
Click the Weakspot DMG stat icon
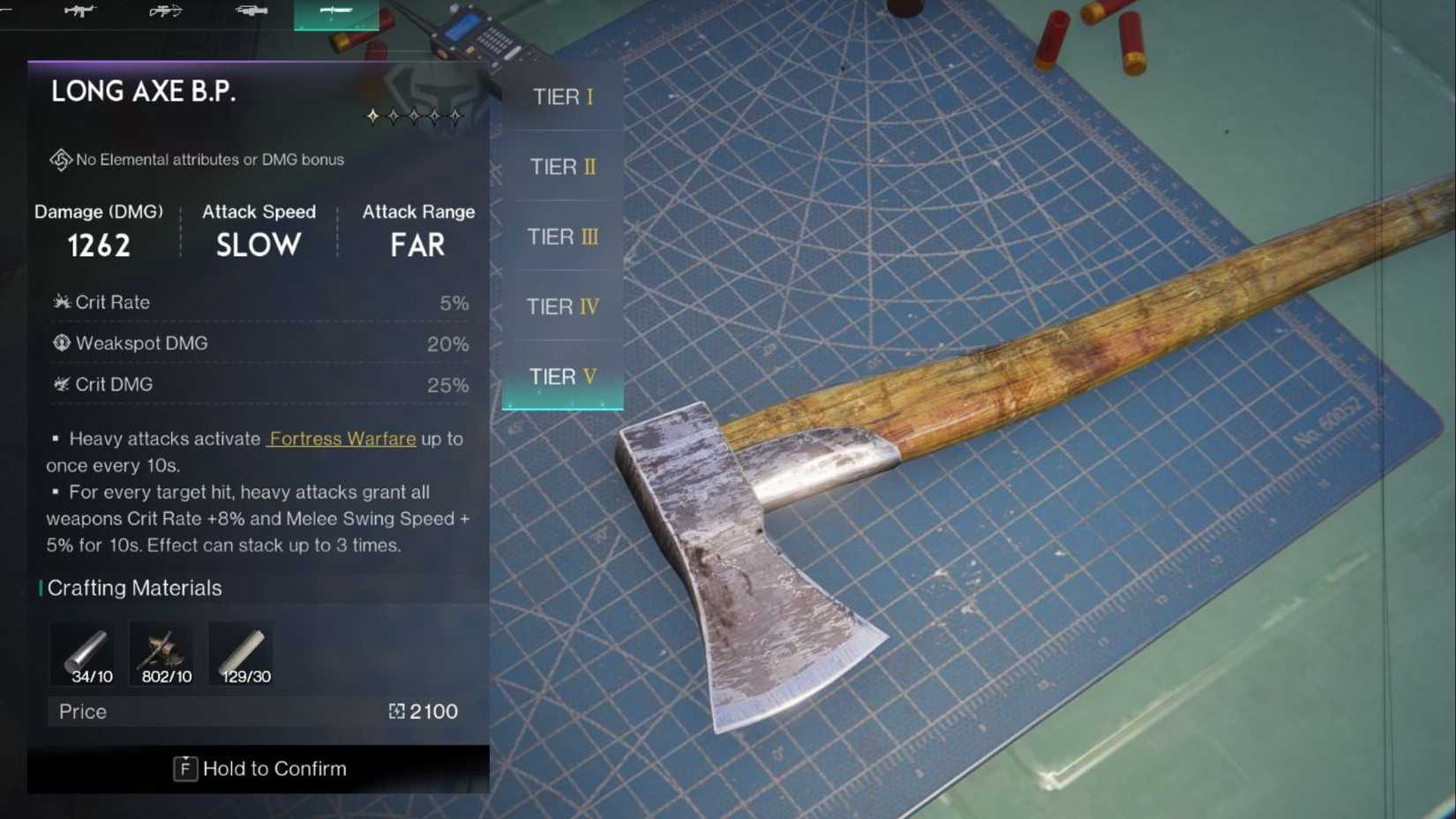click(x=60, y=342)
